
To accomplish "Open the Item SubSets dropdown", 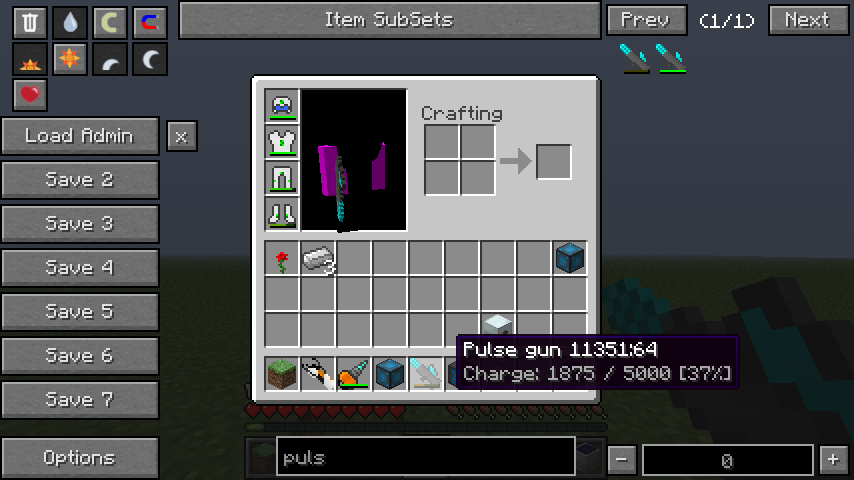I will (x=389, y=20).
